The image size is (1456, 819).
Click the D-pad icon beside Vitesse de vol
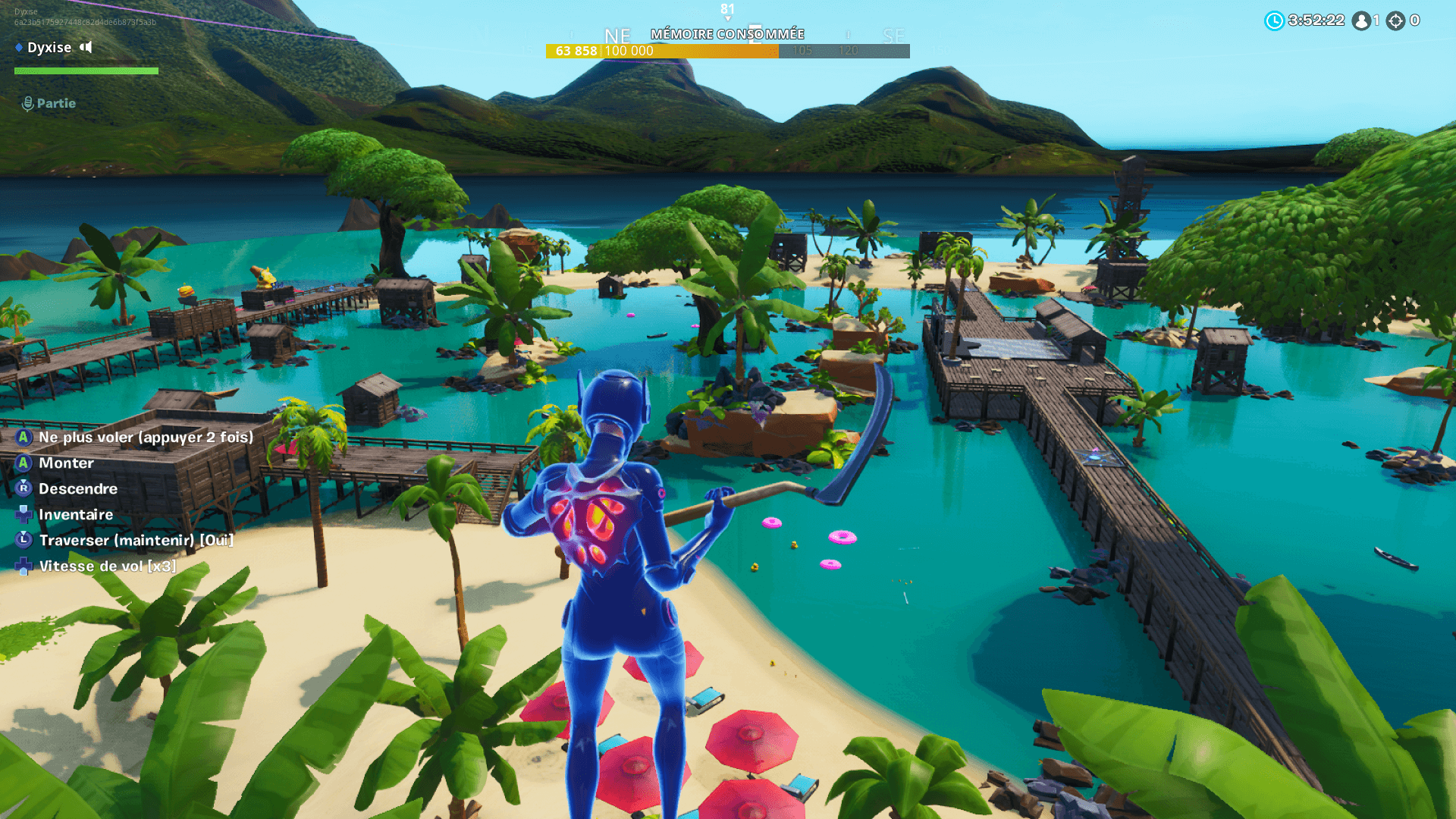[22, 566]
